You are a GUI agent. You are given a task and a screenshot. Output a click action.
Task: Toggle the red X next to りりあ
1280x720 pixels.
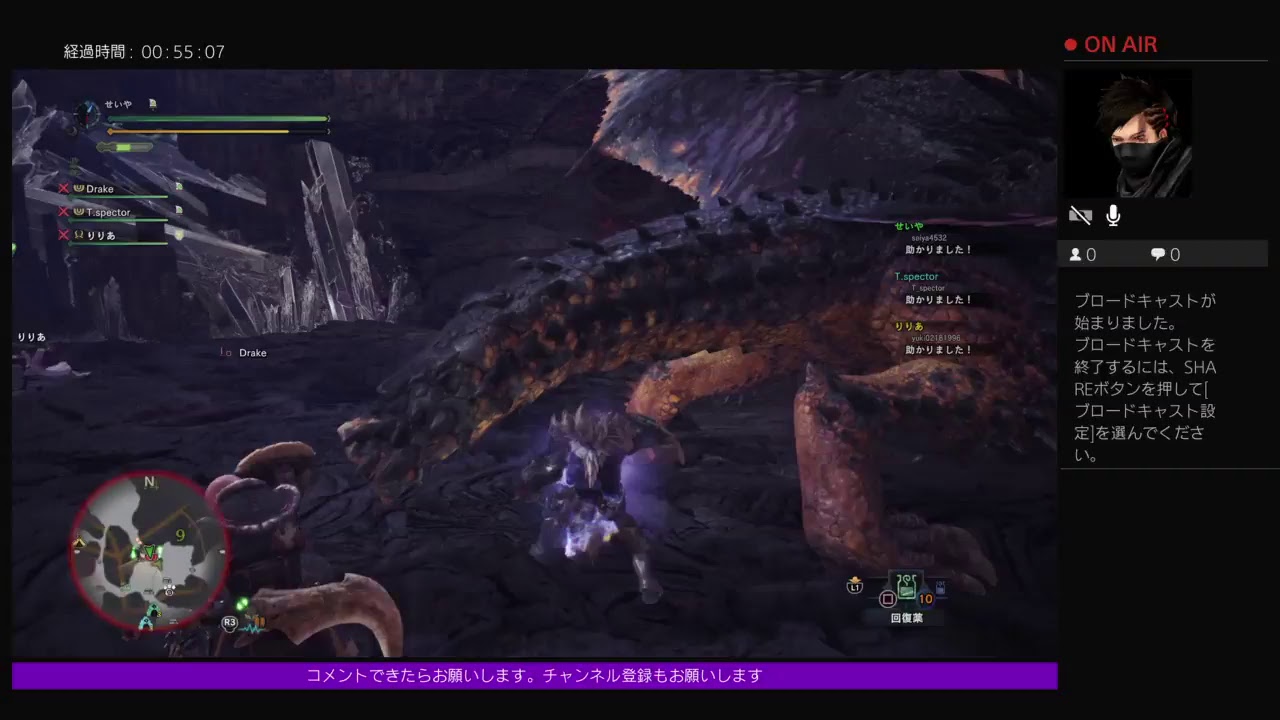coord(63,236)
